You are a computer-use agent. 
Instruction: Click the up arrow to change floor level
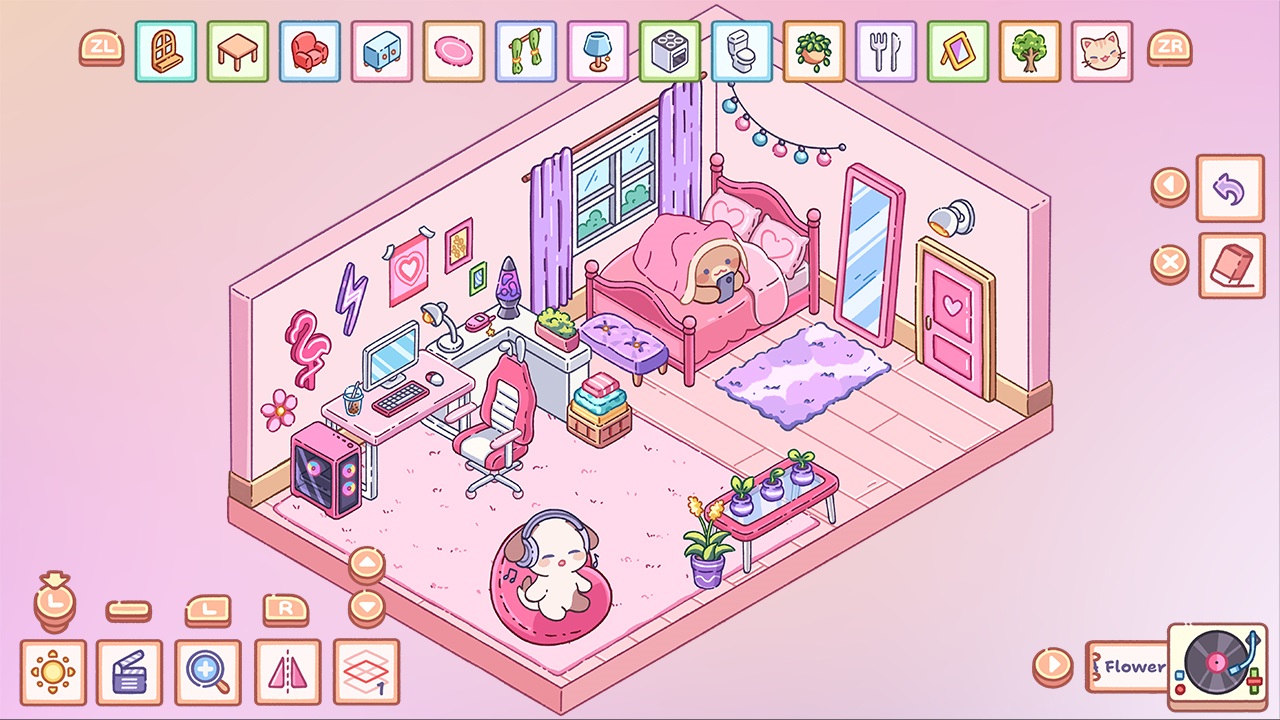367,561
